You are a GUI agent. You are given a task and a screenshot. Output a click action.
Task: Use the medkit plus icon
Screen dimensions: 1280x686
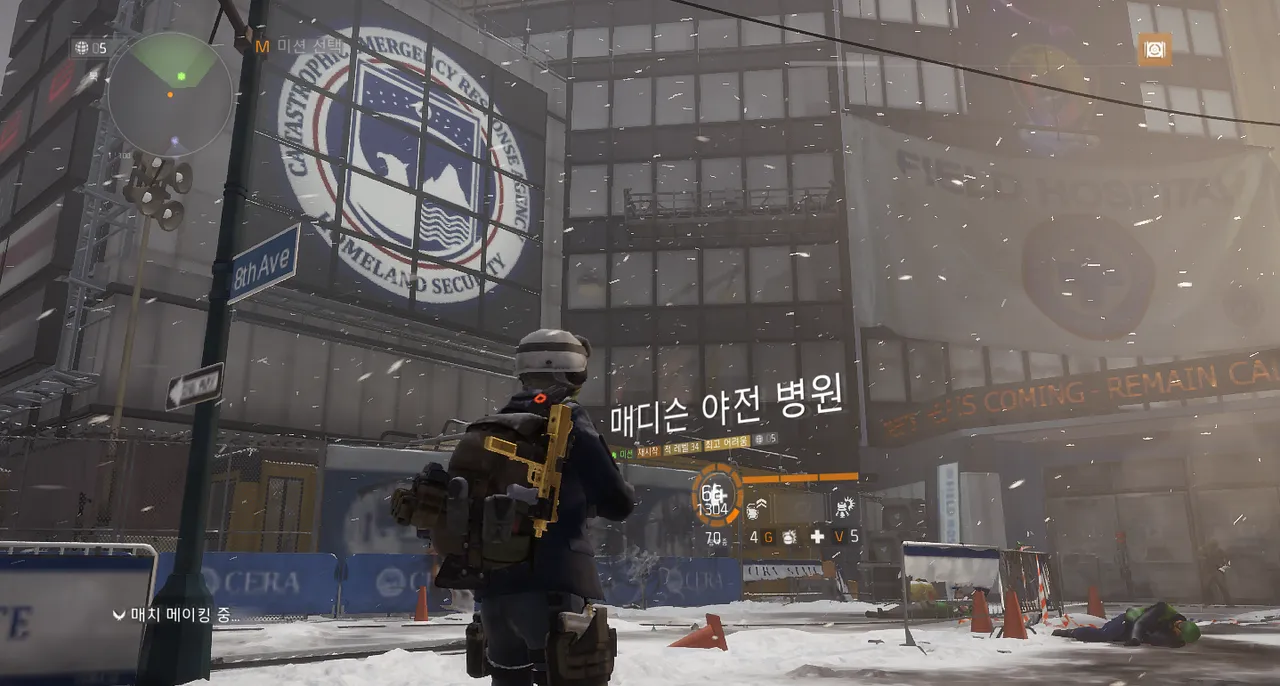click(x=817, y=537)
